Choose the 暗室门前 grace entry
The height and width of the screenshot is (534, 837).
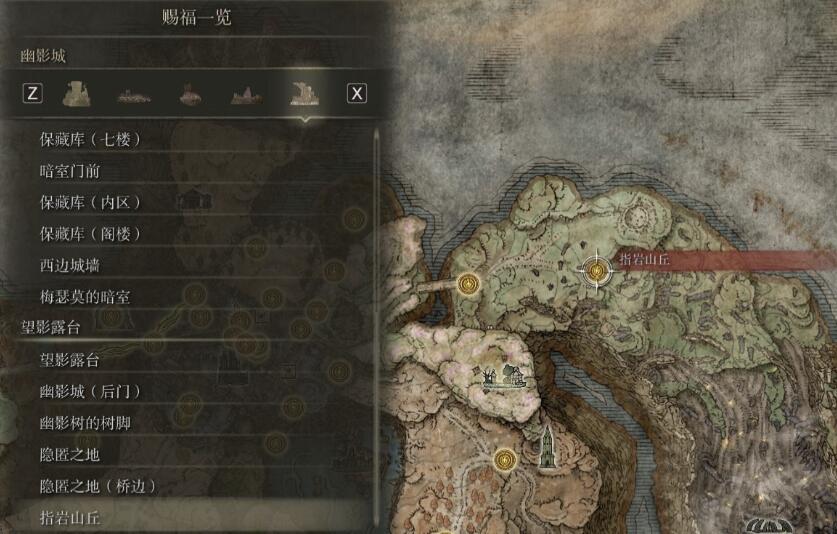coord(70,171)
